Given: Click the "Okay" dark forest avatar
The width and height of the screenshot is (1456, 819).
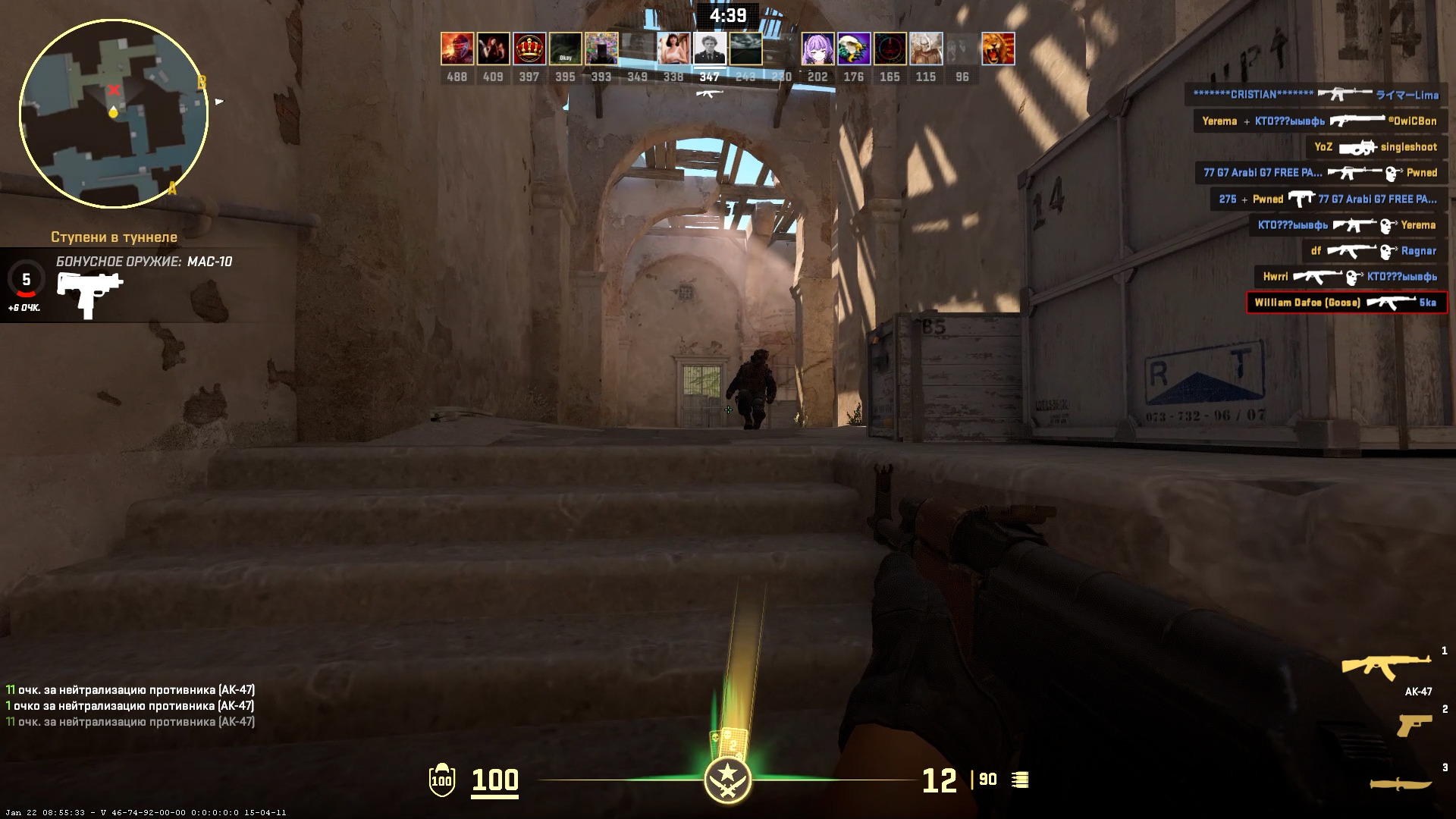Looking at the screenshot, I should (x=565, y=49).
